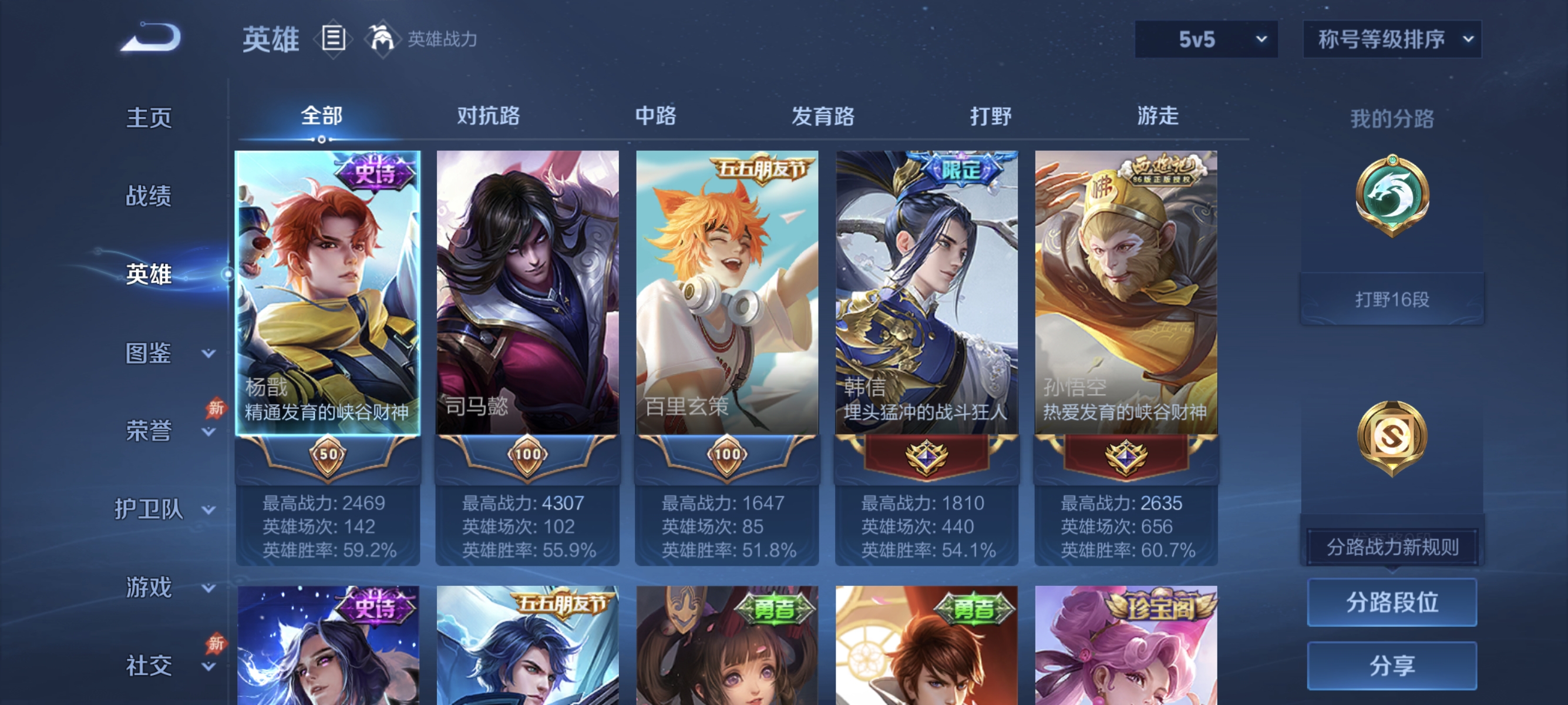Viewport: 1568px width, 705px height.
Task: Open 主页 from the left sidebar
Action: click(148, 117)
